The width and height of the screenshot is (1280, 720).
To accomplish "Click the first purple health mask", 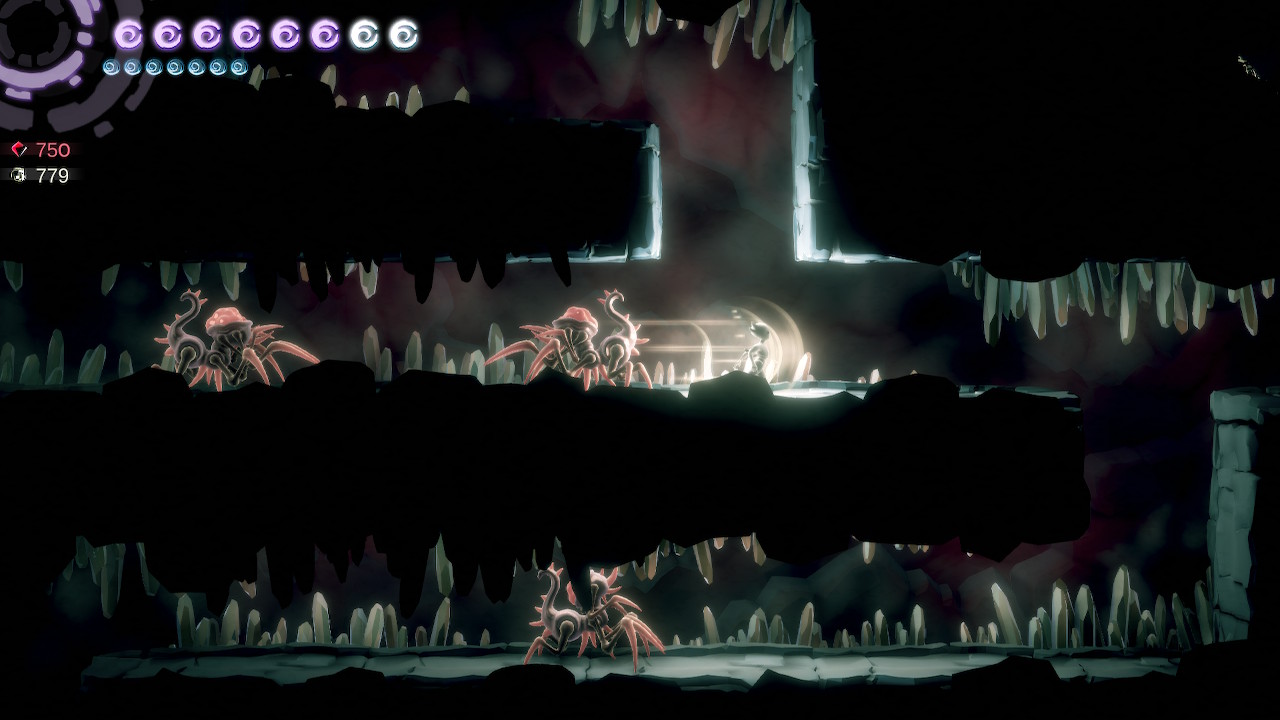I will pyautogui.click(x=130, y=33).
